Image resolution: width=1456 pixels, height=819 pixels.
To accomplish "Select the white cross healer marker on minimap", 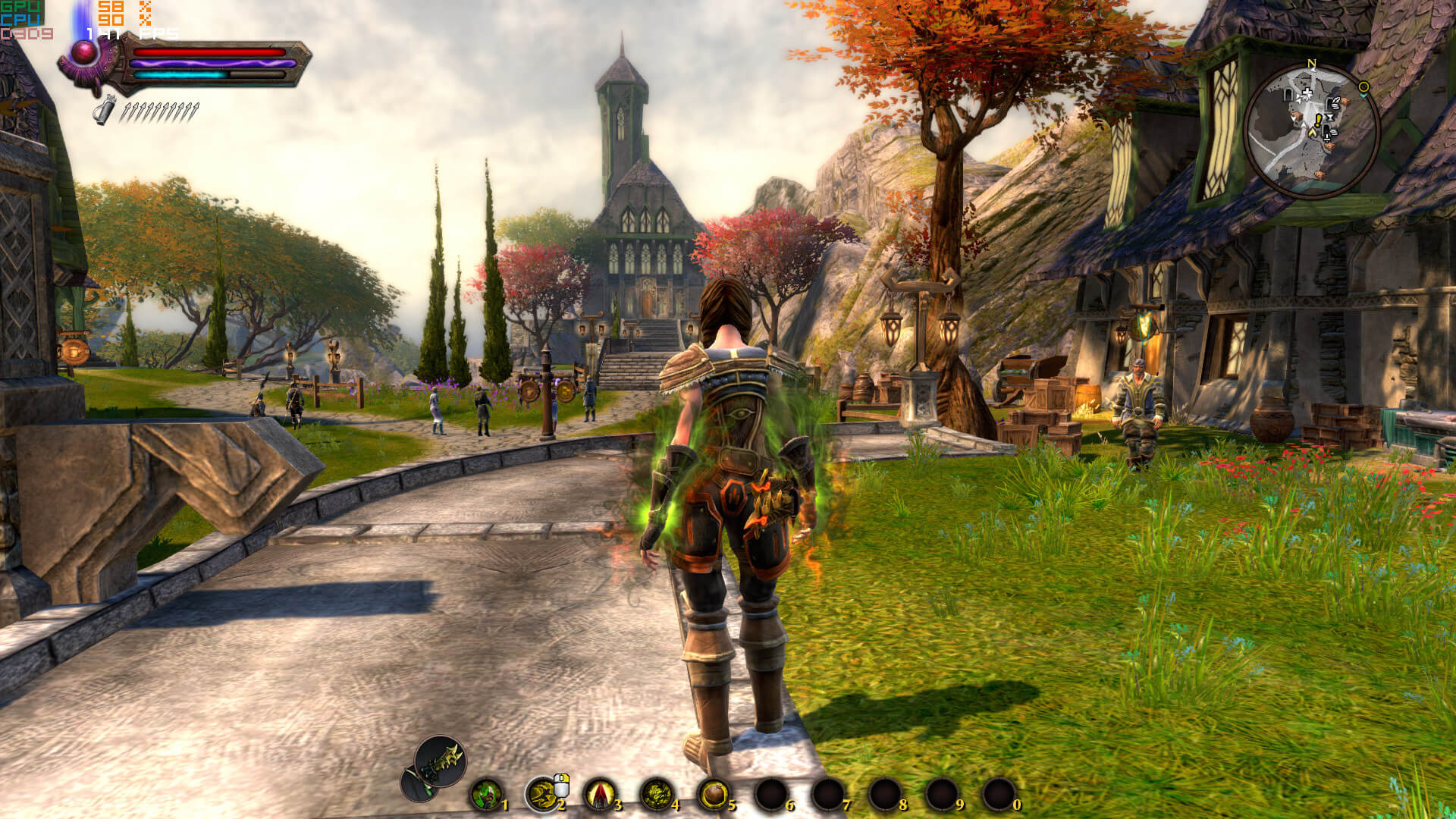I will pyautogui.click(x=1307, y=94).
